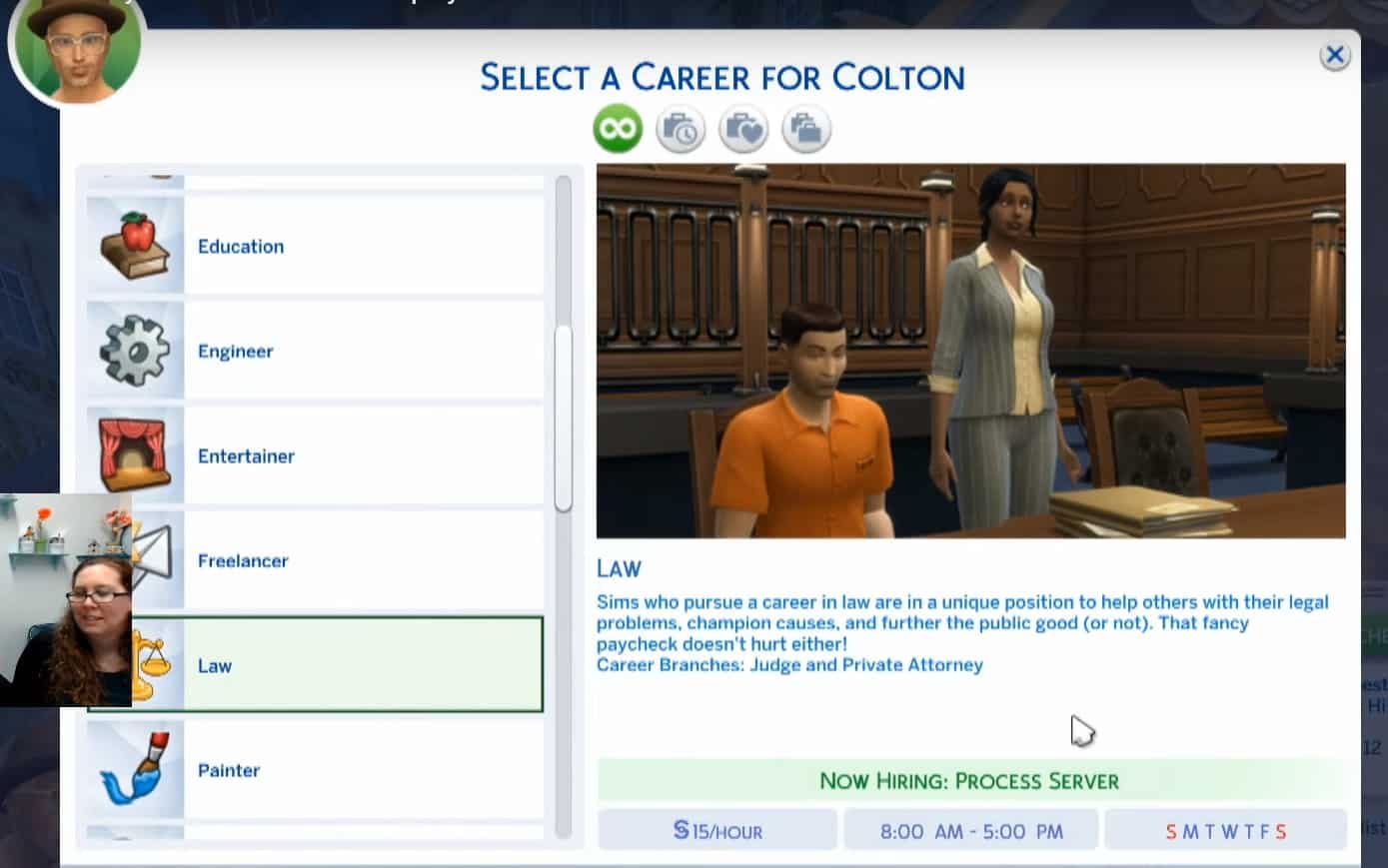
Task: Pick the Entertainer career
Action: (x=315, y=456)
